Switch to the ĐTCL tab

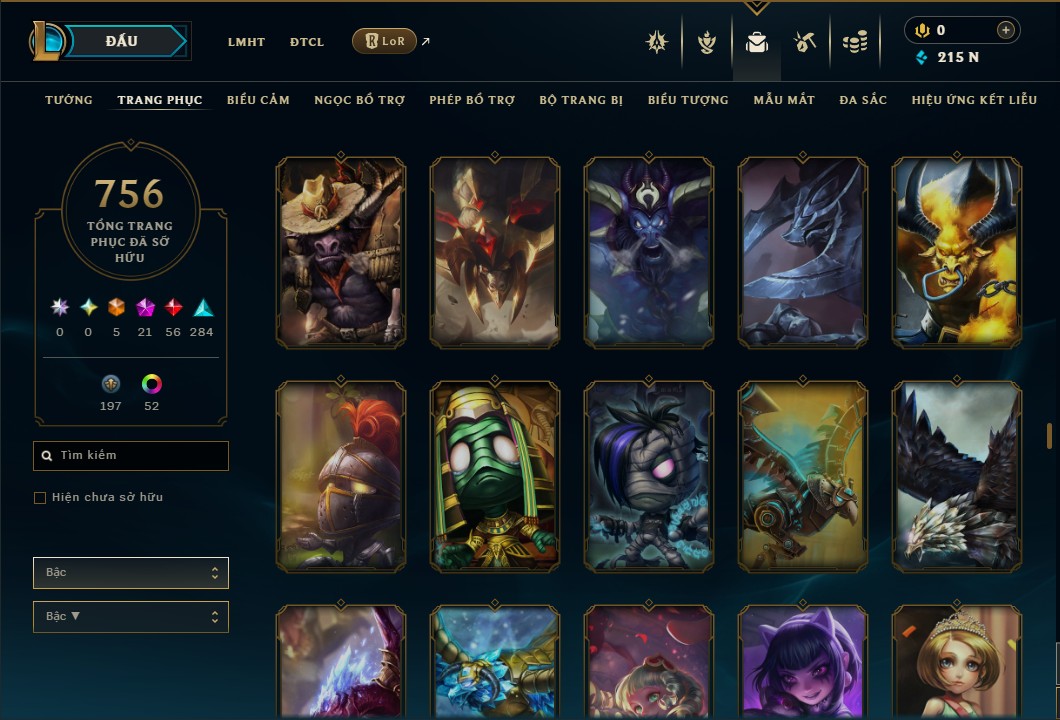pyautogui.click(x=307, y=42)
